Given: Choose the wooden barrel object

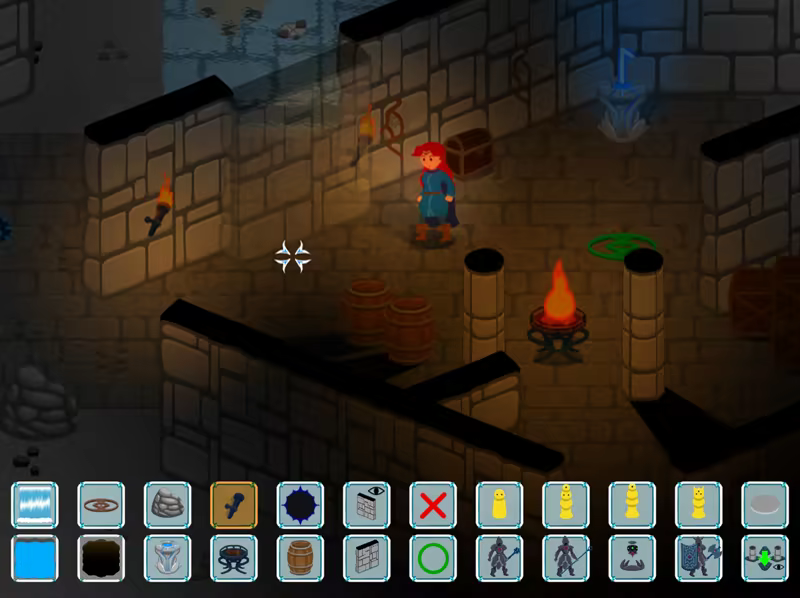Looking at the screenshot, I should click(x=300, y=558).
